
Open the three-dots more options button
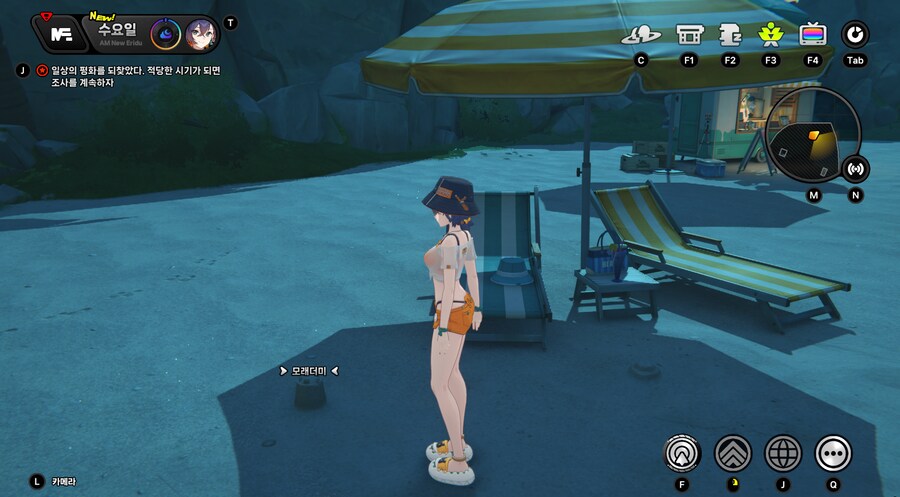(x=833, y=454)
